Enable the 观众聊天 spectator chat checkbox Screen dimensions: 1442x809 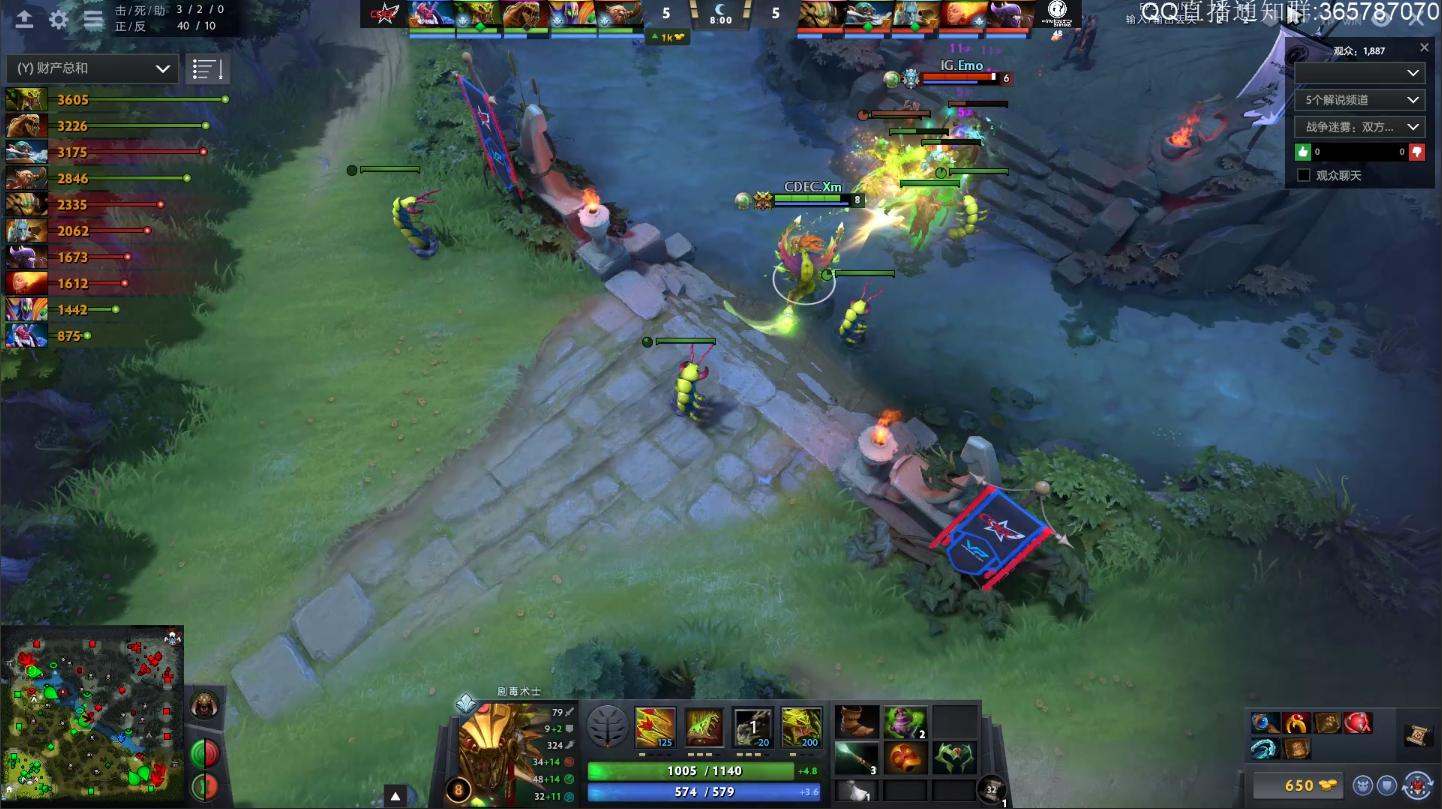(x=1302, y=174)
